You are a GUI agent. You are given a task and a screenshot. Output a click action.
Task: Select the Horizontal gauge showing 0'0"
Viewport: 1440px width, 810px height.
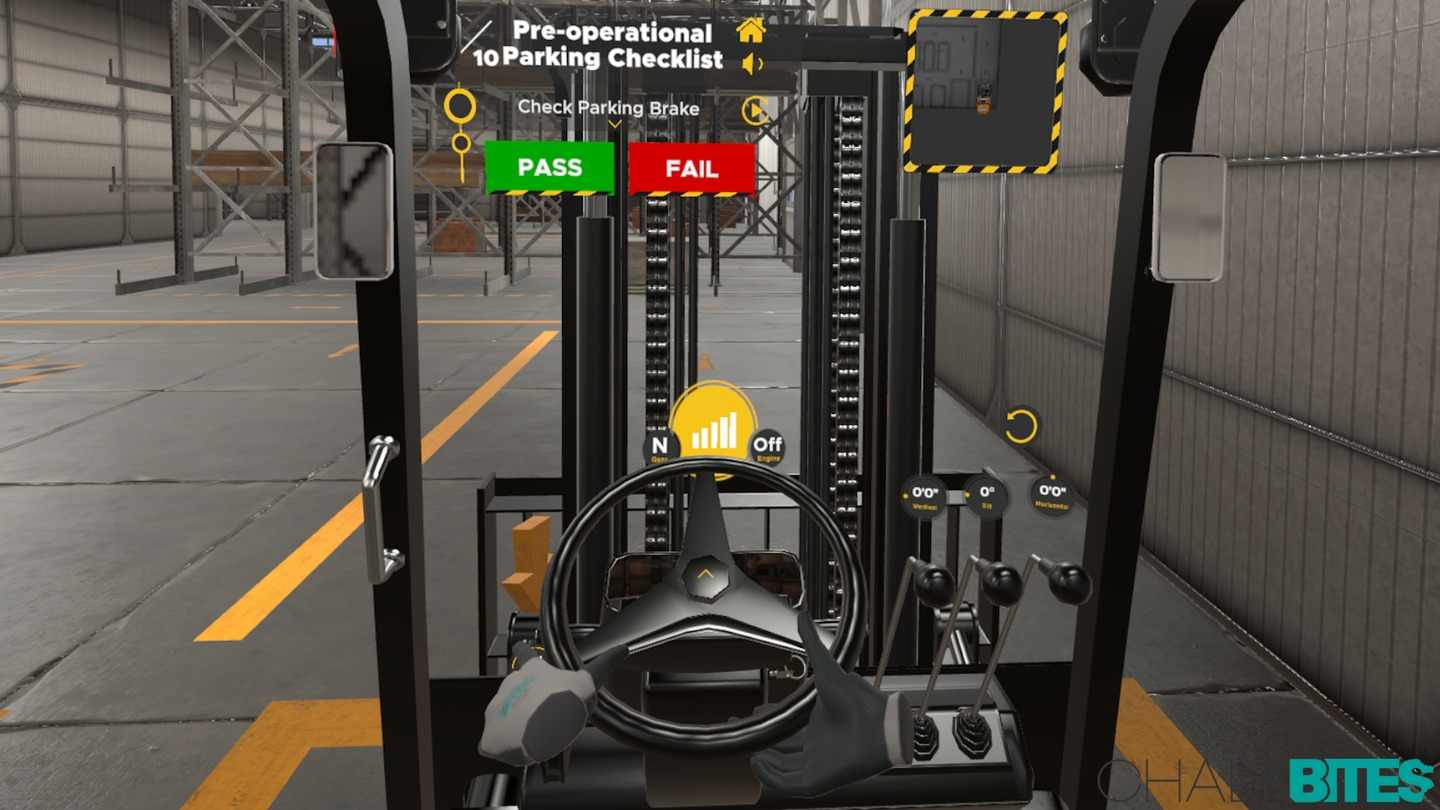click(x=1049, y=494)
